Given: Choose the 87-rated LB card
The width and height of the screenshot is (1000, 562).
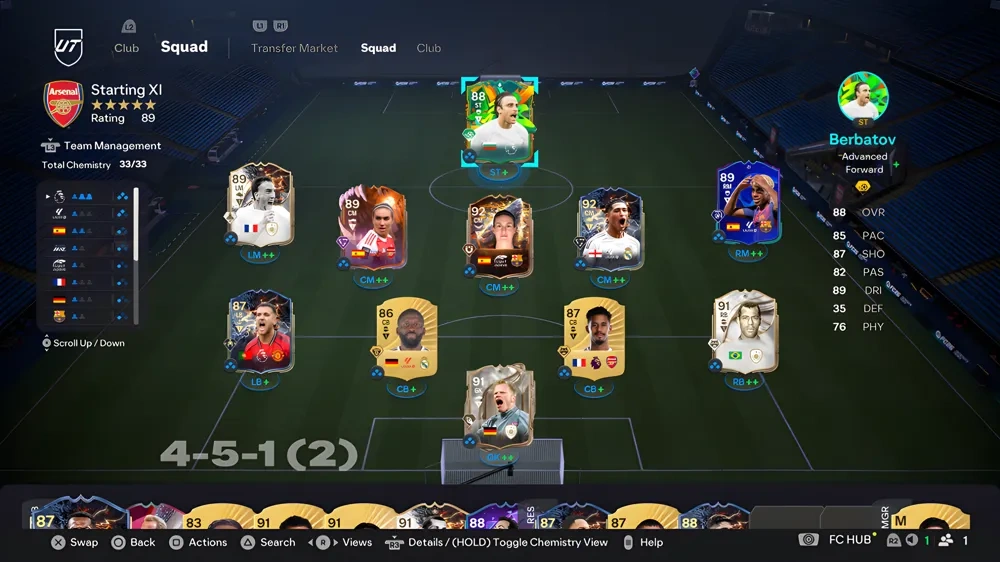Looking at the screenshot, I should click(259, 332).
